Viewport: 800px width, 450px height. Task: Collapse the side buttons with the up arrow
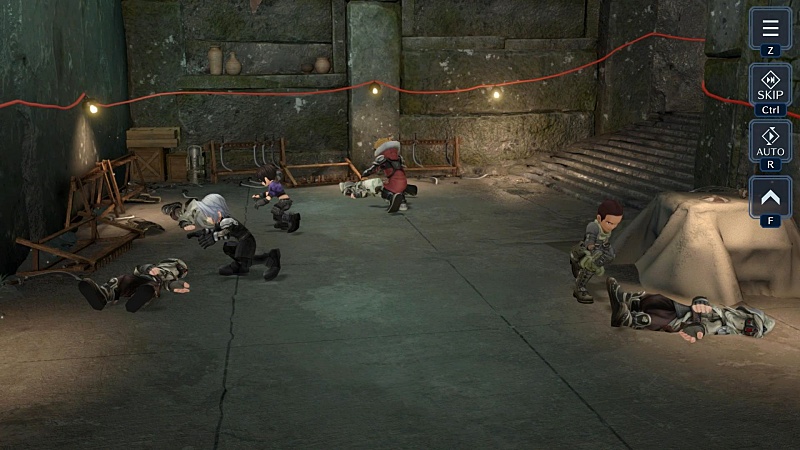(x=770, y=197)
